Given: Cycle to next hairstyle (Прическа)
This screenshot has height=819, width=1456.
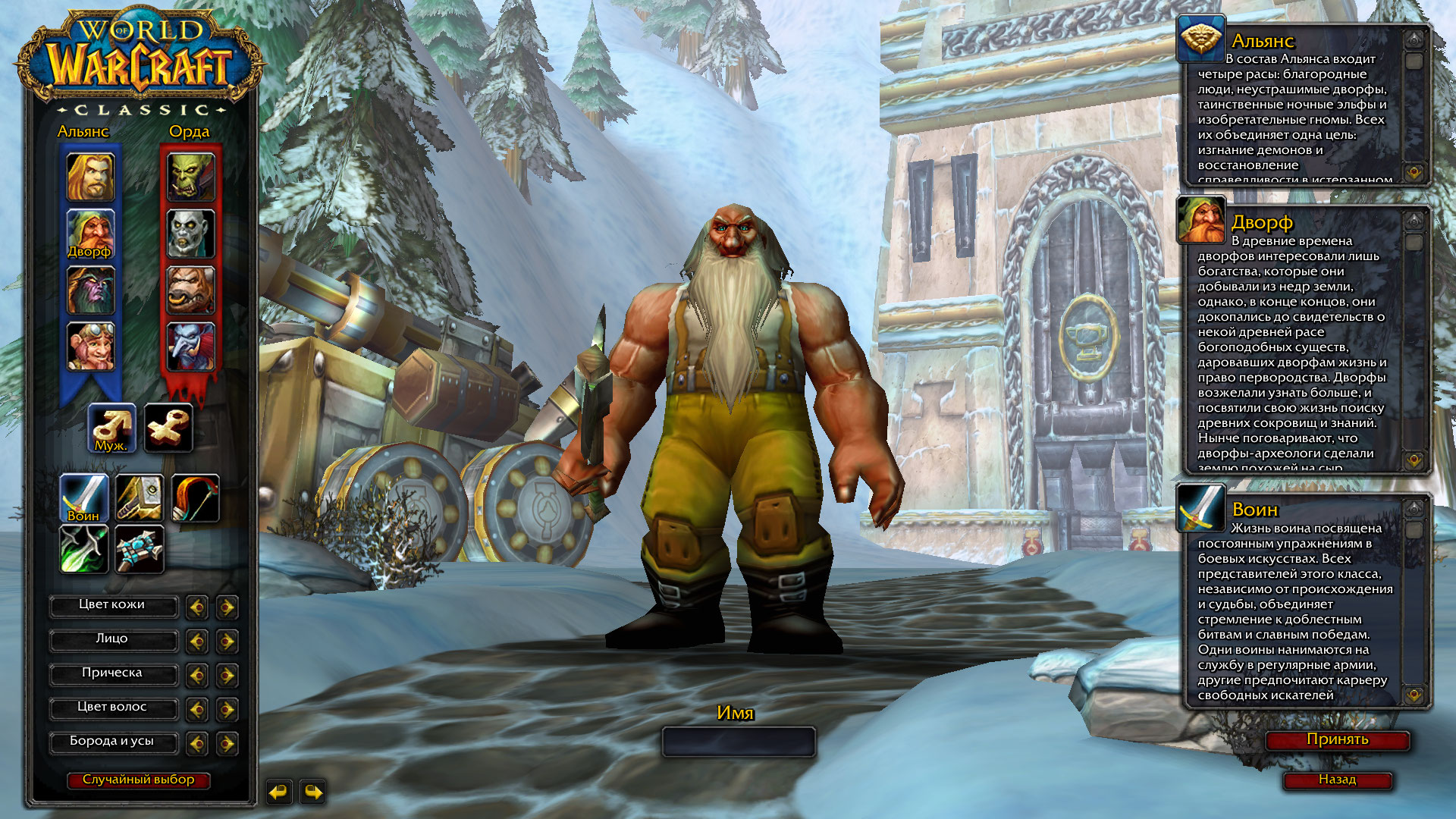Looking at the screenshot, I should 227,676.
